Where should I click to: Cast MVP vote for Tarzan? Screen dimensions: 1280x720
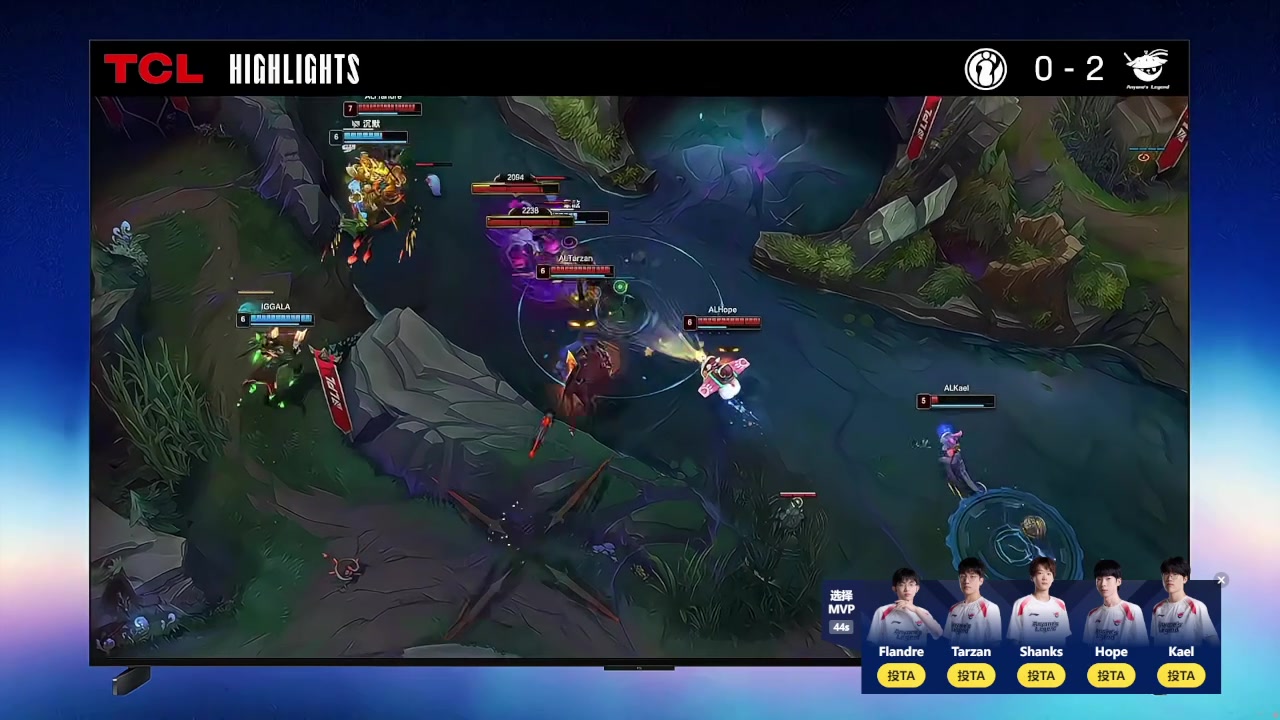click(x=971, y=676)
